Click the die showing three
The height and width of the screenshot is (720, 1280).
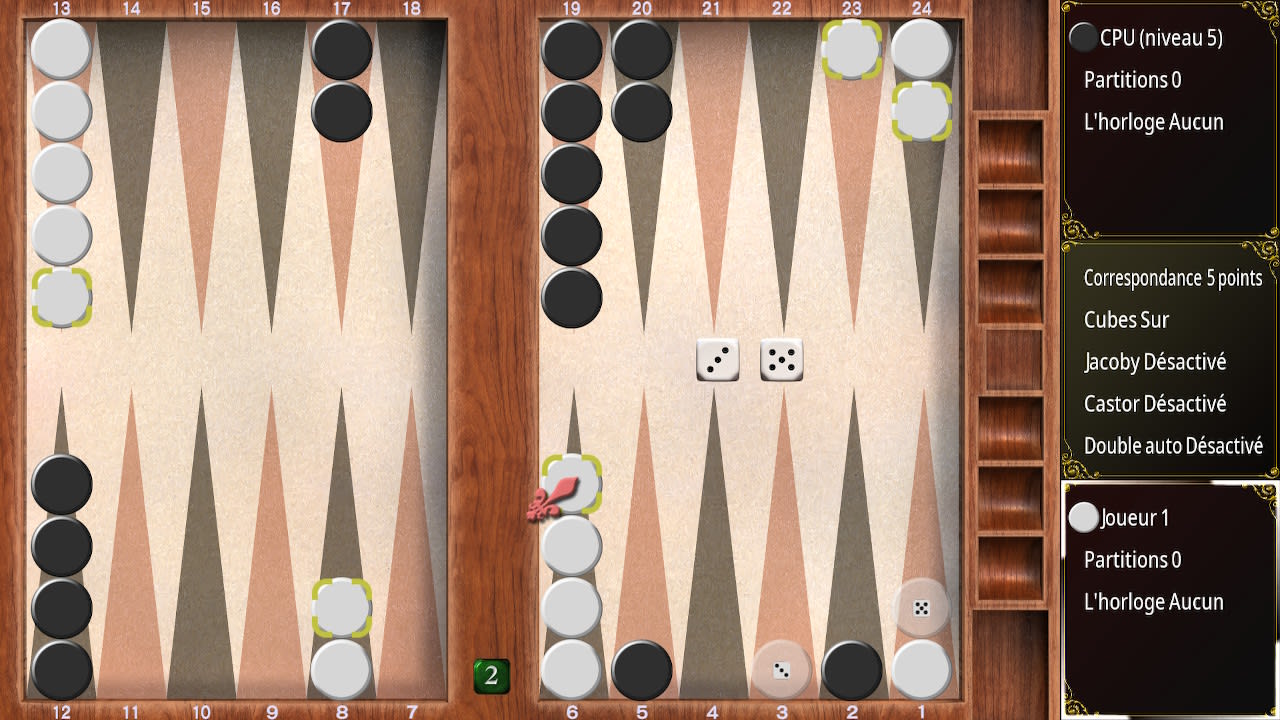point(716,359)
